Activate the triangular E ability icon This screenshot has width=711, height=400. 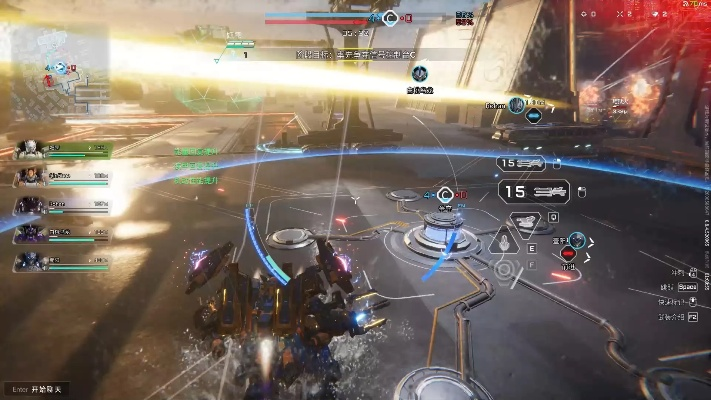504,241
